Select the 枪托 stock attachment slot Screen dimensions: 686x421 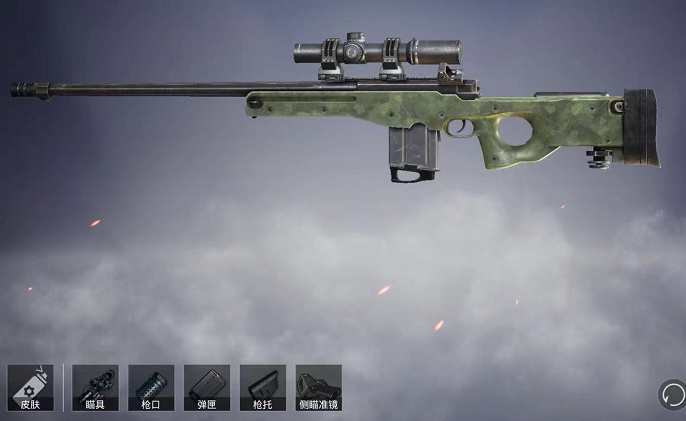point(263,388)
